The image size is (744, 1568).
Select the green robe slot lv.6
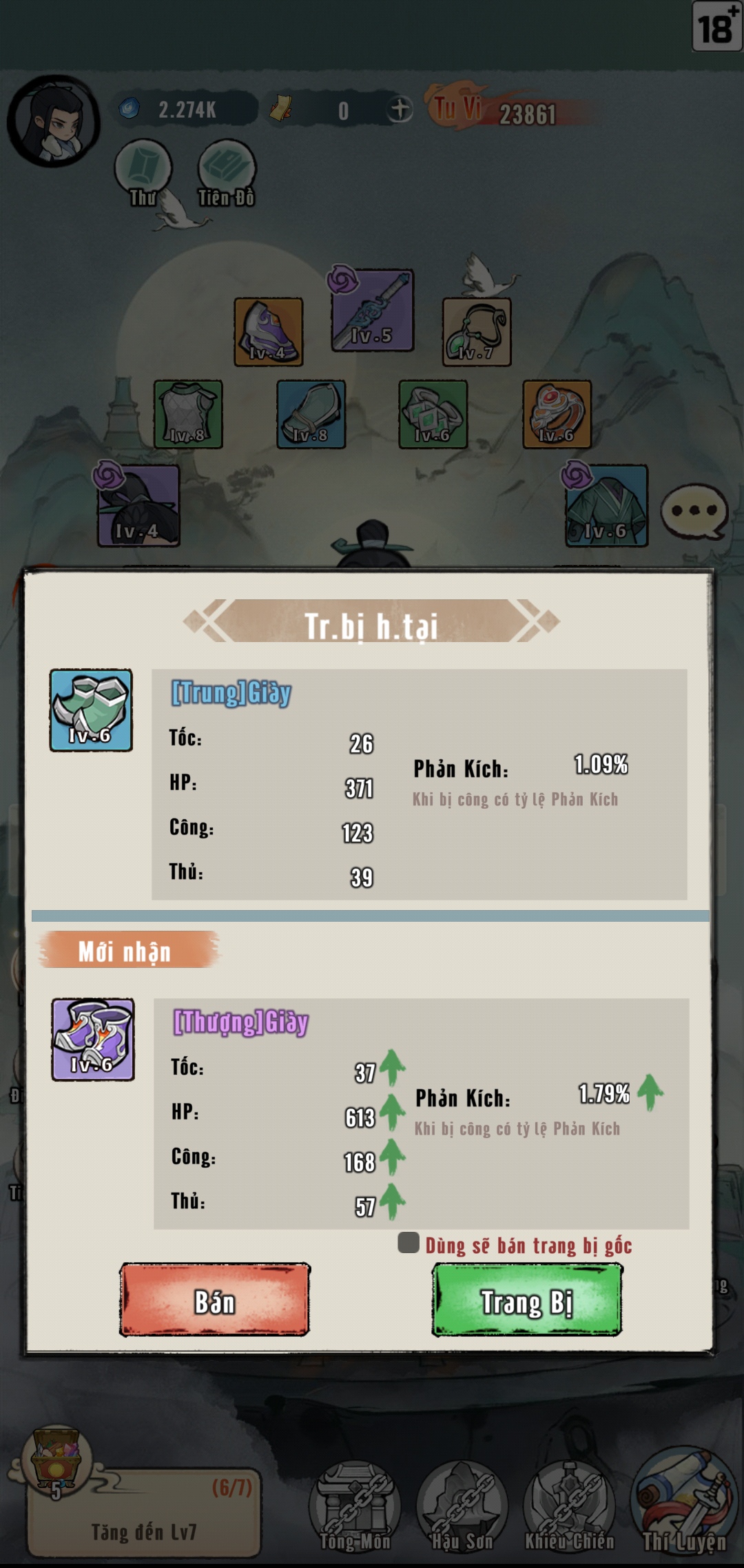point(606,506)
